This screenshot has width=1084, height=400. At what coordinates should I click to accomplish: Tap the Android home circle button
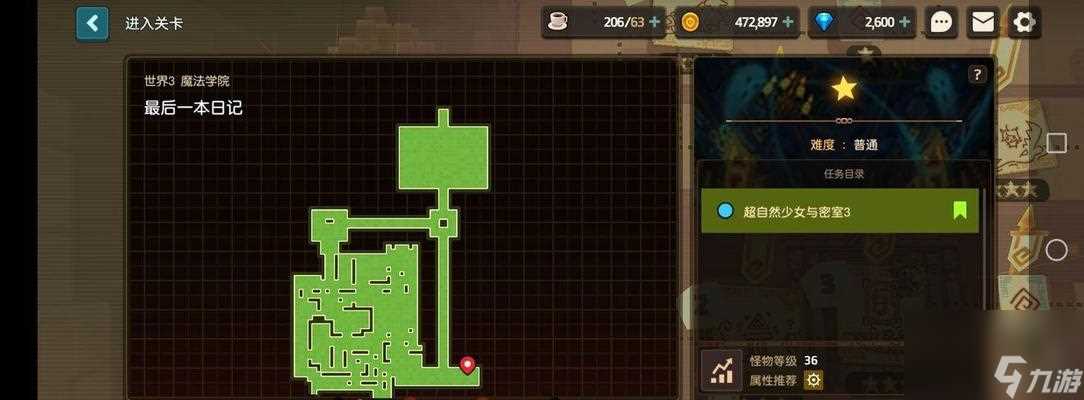[1056, 250]
